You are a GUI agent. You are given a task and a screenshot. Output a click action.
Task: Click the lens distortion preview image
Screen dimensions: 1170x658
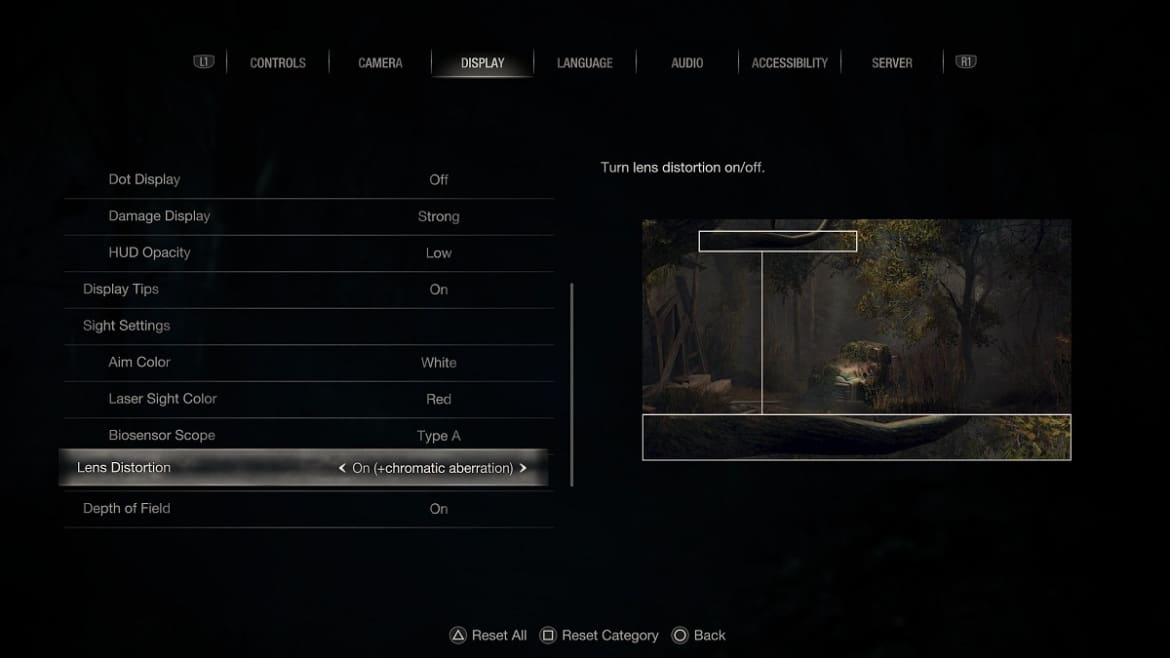pos(856,340)
